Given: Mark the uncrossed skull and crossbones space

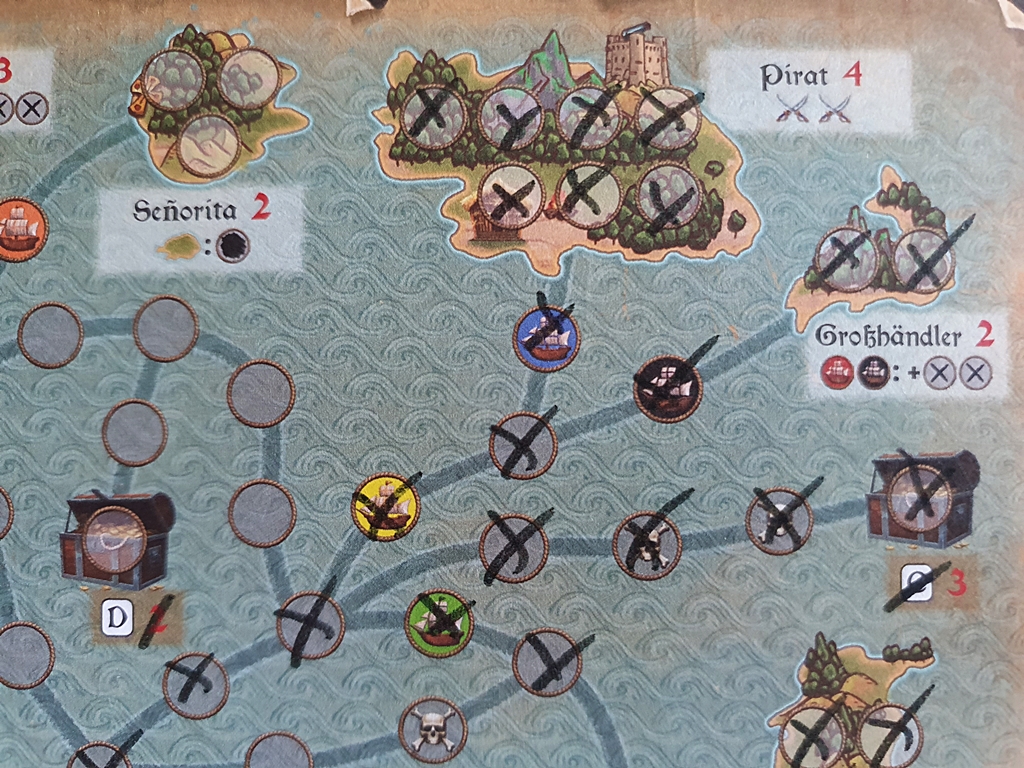Looking at the screenshot, I should [x=433, y=729].
